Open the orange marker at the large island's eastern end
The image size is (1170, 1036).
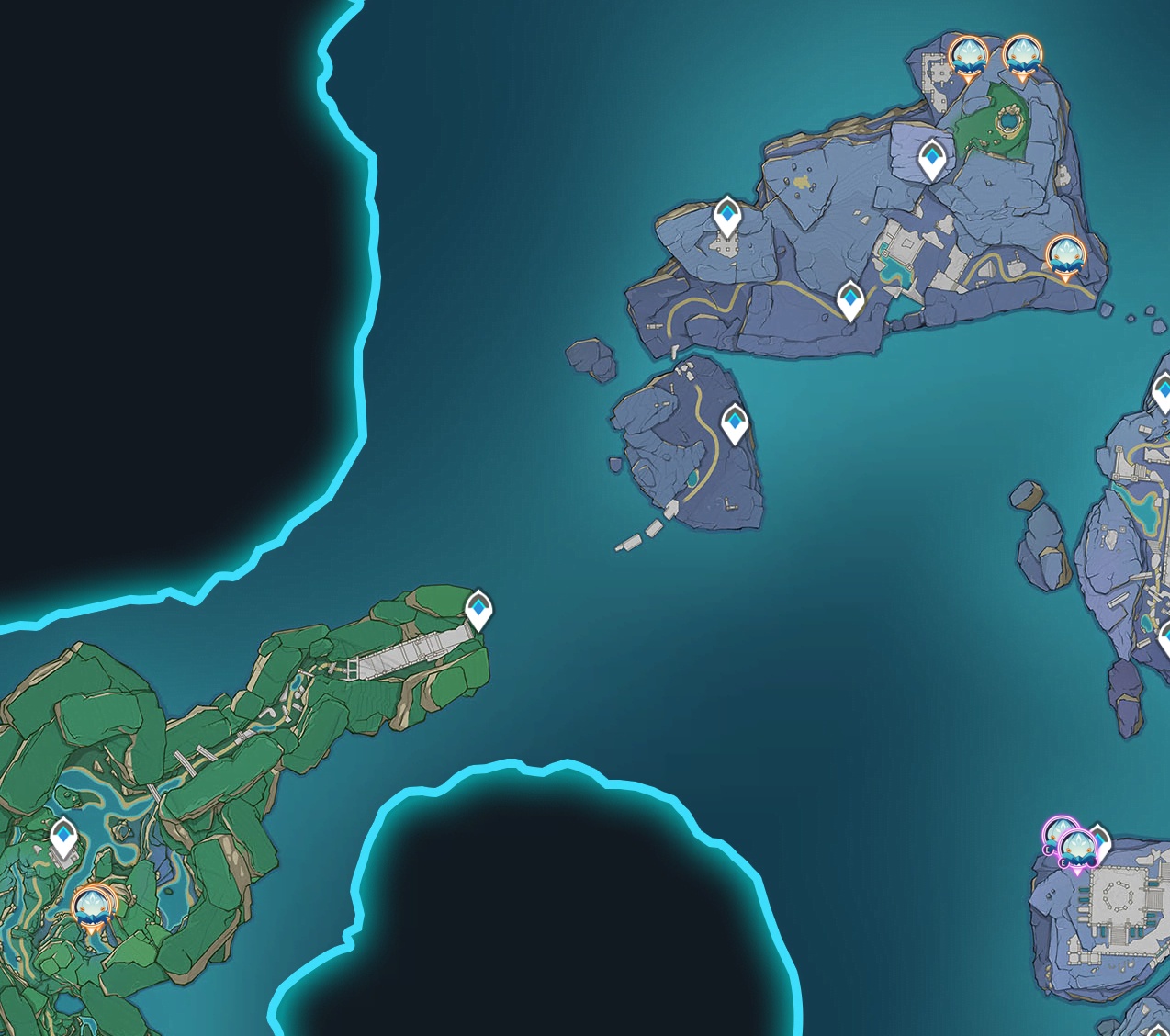pyautogui.click(x=1064, y=255)
